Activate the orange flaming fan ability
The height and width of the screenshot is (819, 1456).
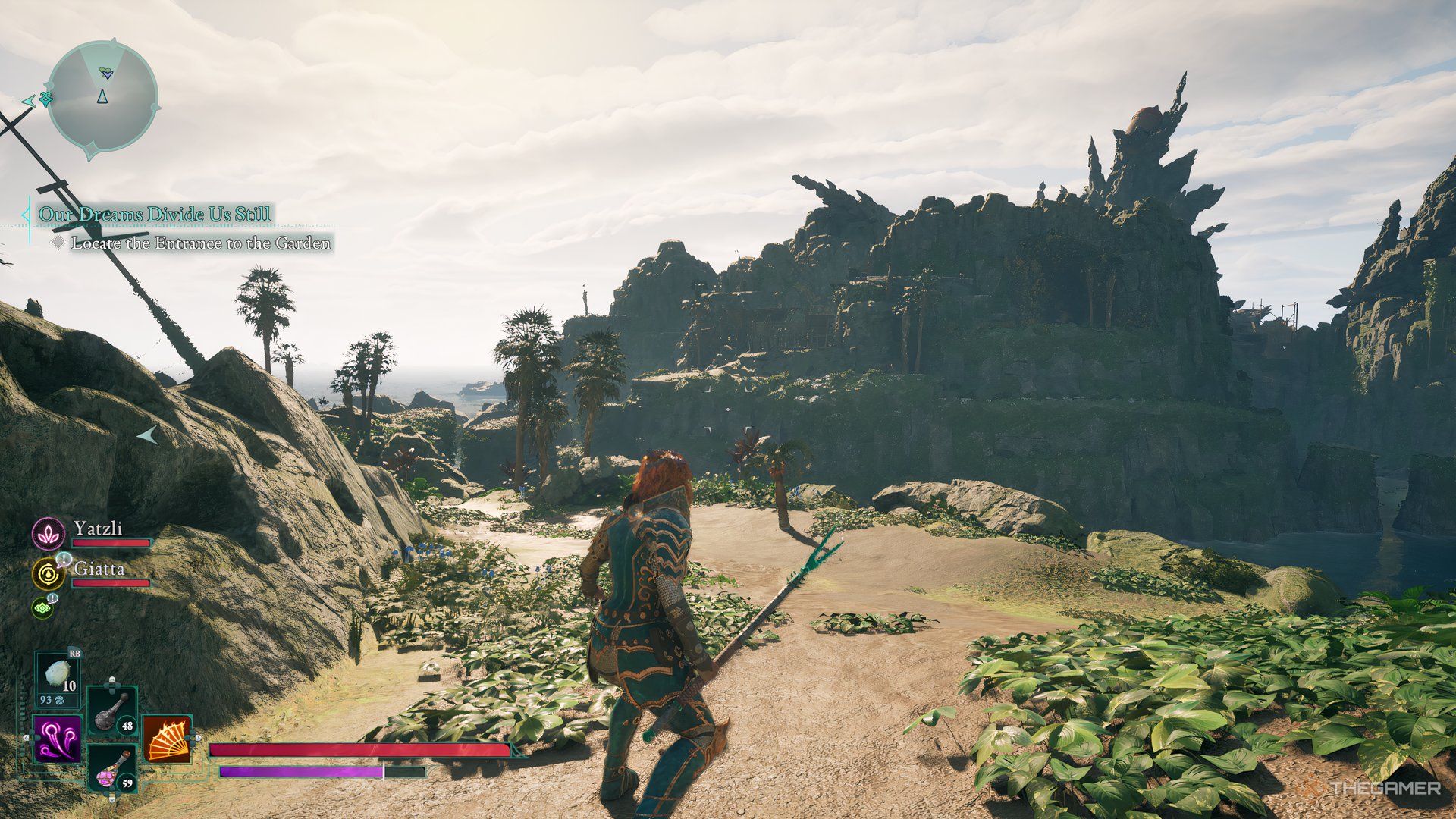(x=168, y=739)
